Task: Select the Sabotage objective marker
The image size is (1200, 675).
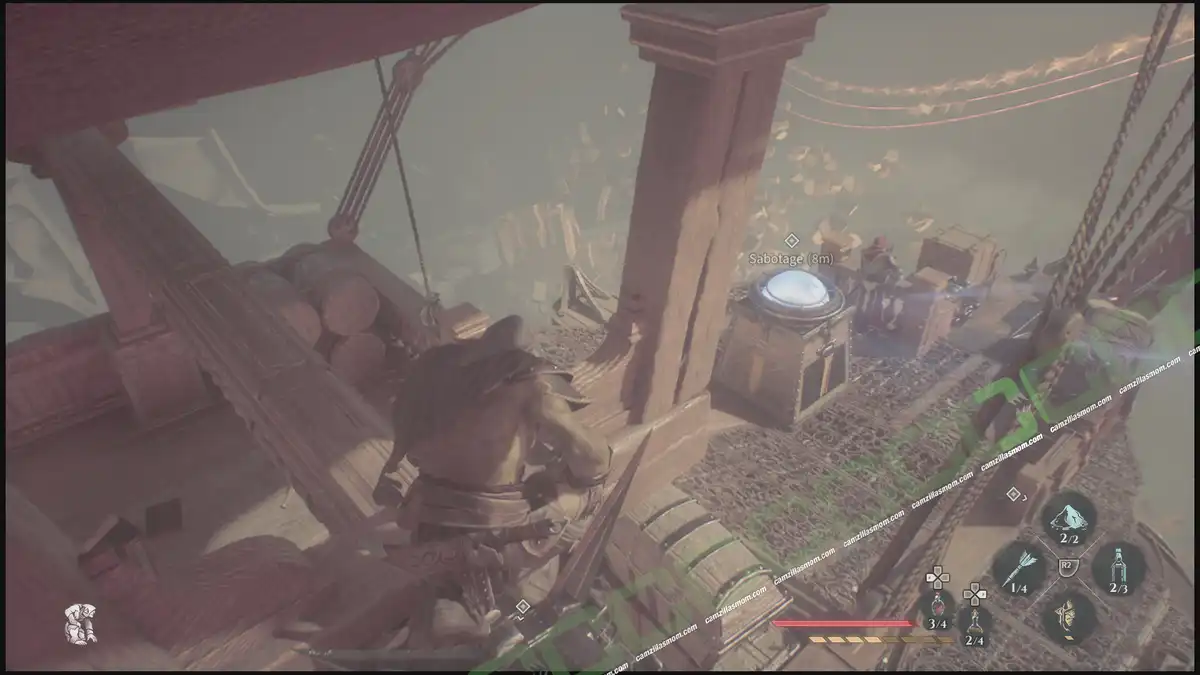Action: click(x=791, y=240)
